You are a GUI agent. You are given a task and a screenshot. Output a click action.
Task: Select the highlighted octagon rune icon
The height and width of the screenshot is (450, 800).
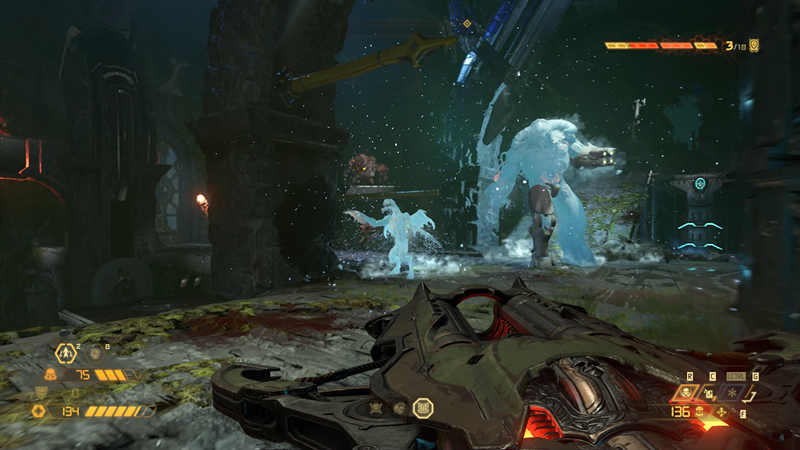(422, 408)
